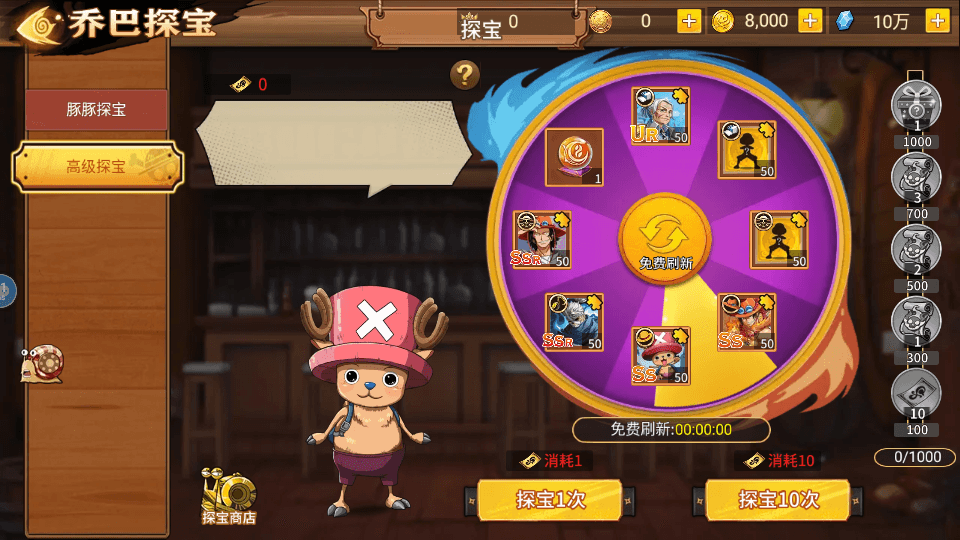Claim the 700-point milestone reward
Screen dimensions: 960x540
(x=916, y=178)
